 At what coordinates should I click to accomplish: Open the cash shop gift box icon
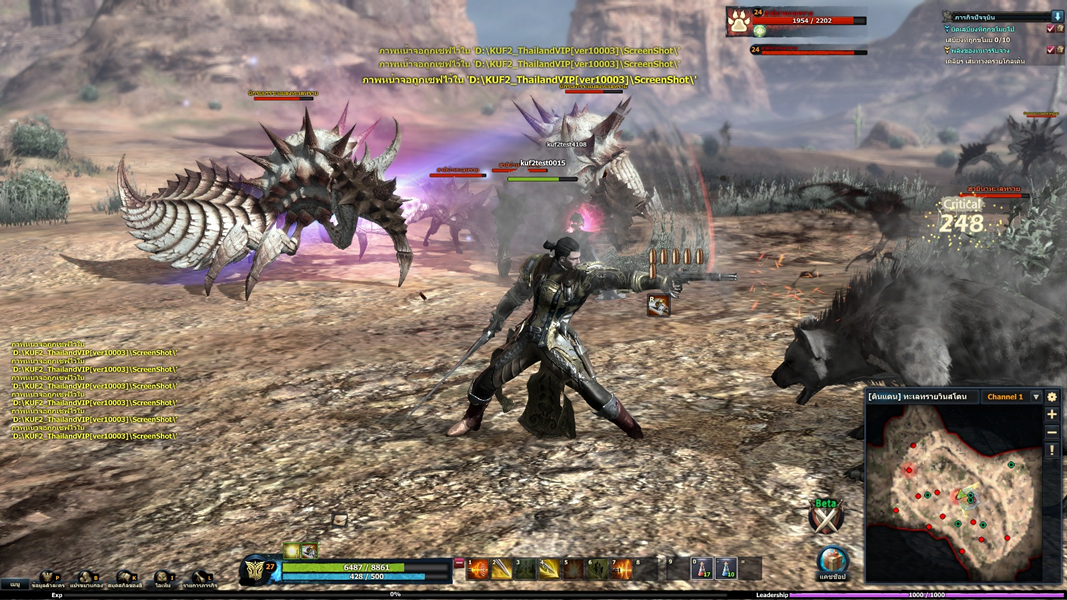click(832, 561)
